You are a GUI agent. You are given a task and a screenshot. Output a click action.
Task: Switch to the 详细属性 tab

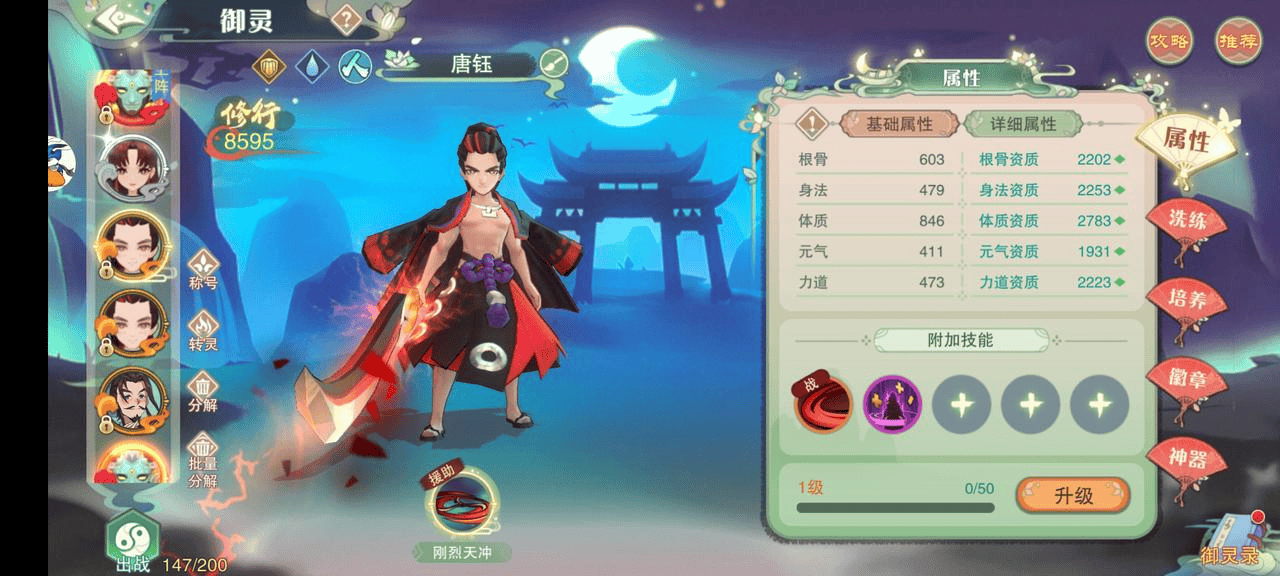coord(1023,124)
